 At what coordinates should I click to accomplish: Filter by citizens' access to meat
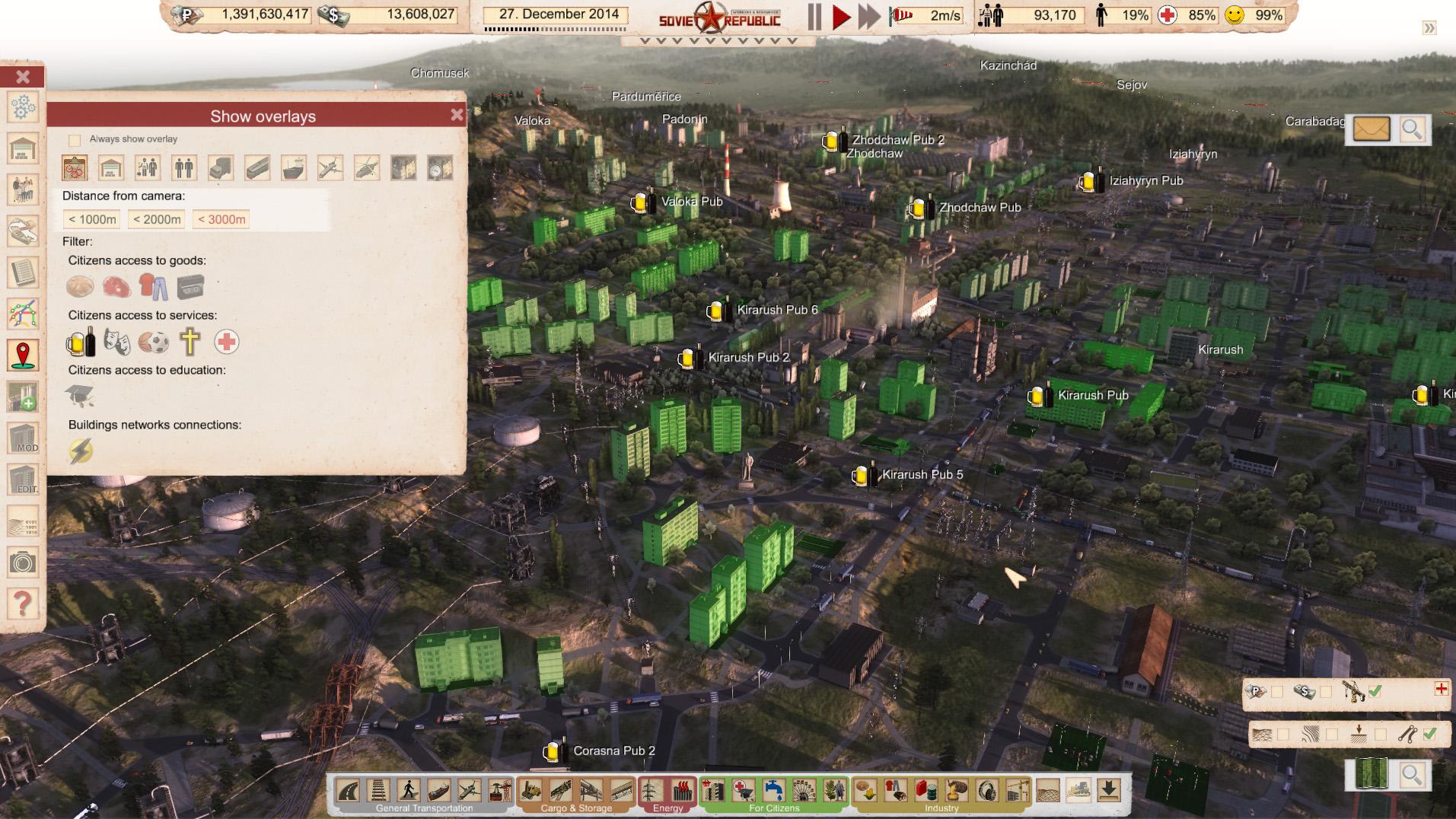[116, 287]
